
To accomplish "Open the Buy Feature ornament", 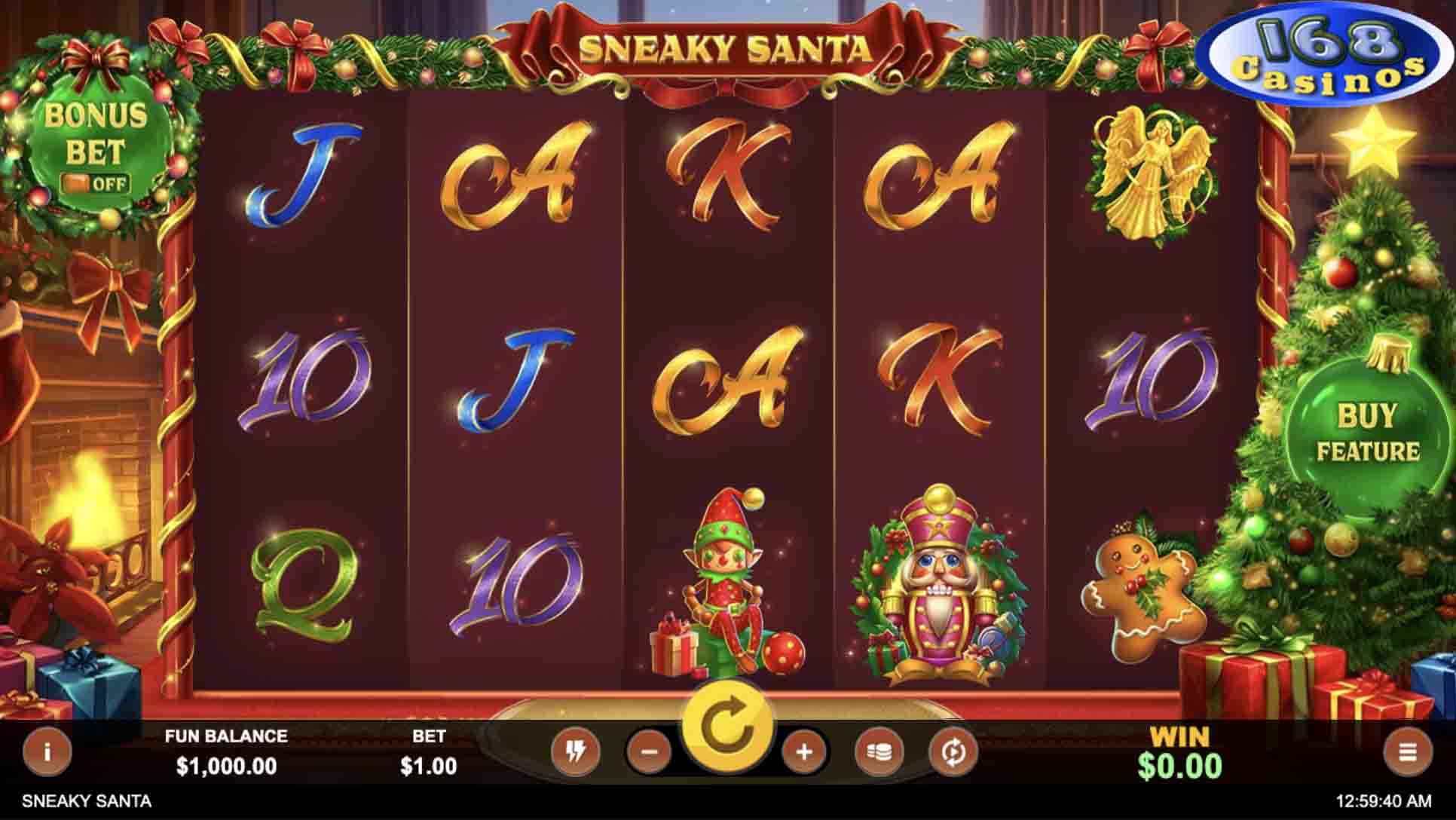I will coord(1367,433).
